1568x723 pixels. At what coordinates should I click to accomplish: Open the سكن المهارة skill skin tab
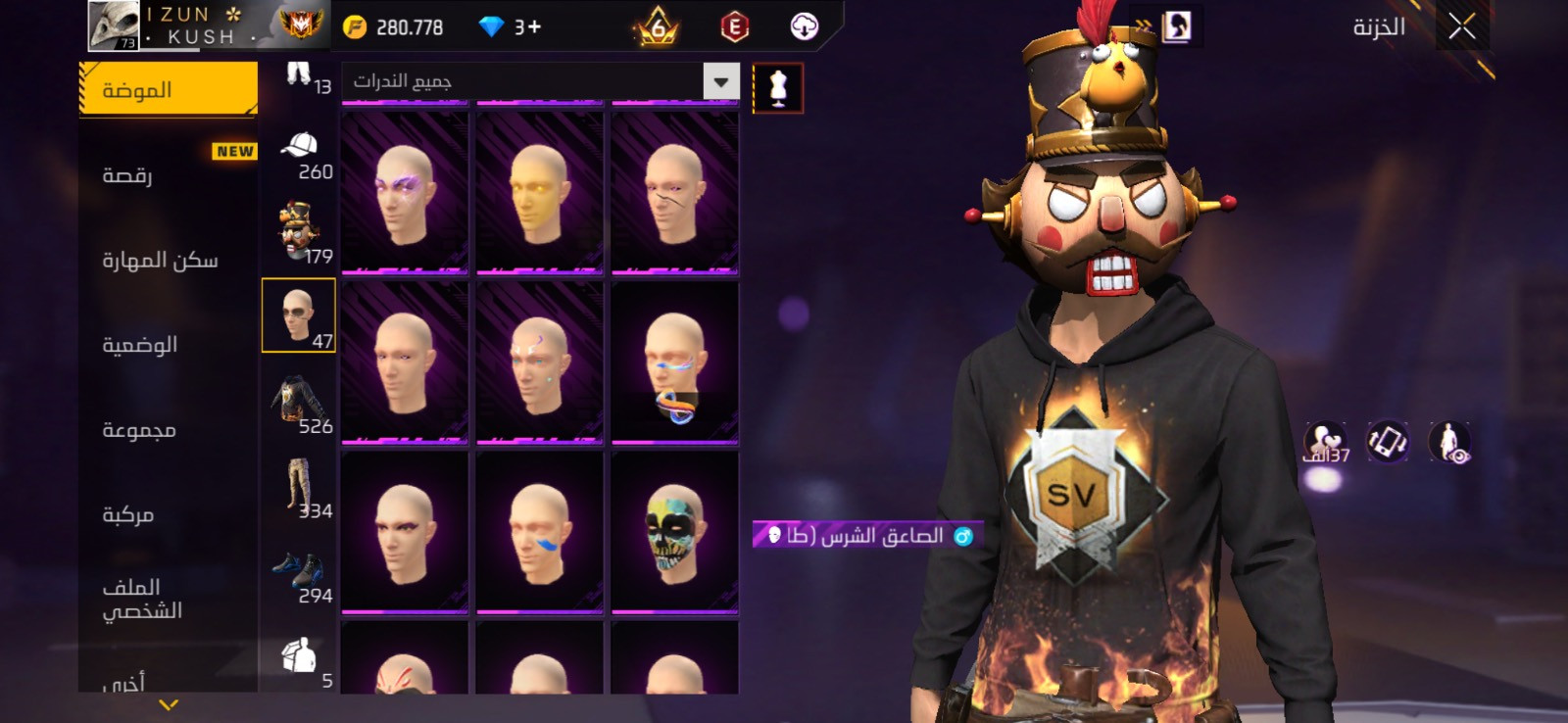168,260
